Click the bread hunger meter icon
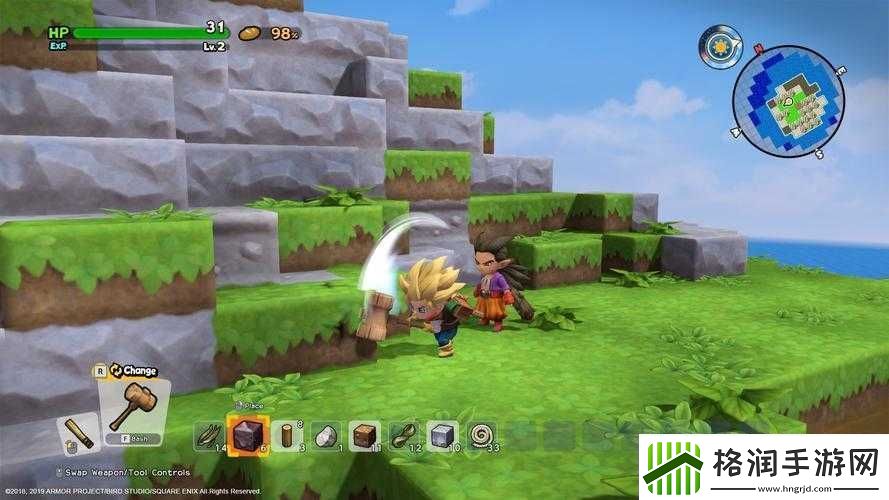This screenshot has width=889, height=500. tap(249, 32)
